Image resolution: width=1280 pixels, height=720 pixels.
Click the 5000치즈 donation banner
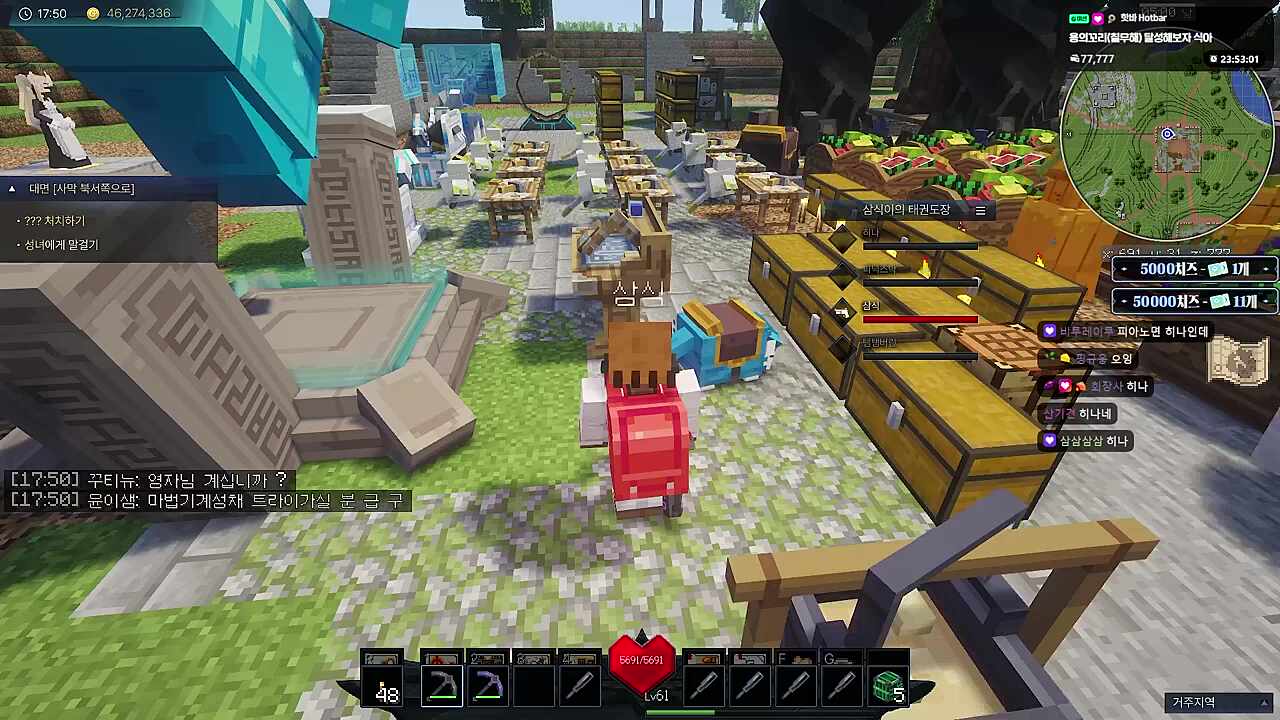tap(1194, 269)
